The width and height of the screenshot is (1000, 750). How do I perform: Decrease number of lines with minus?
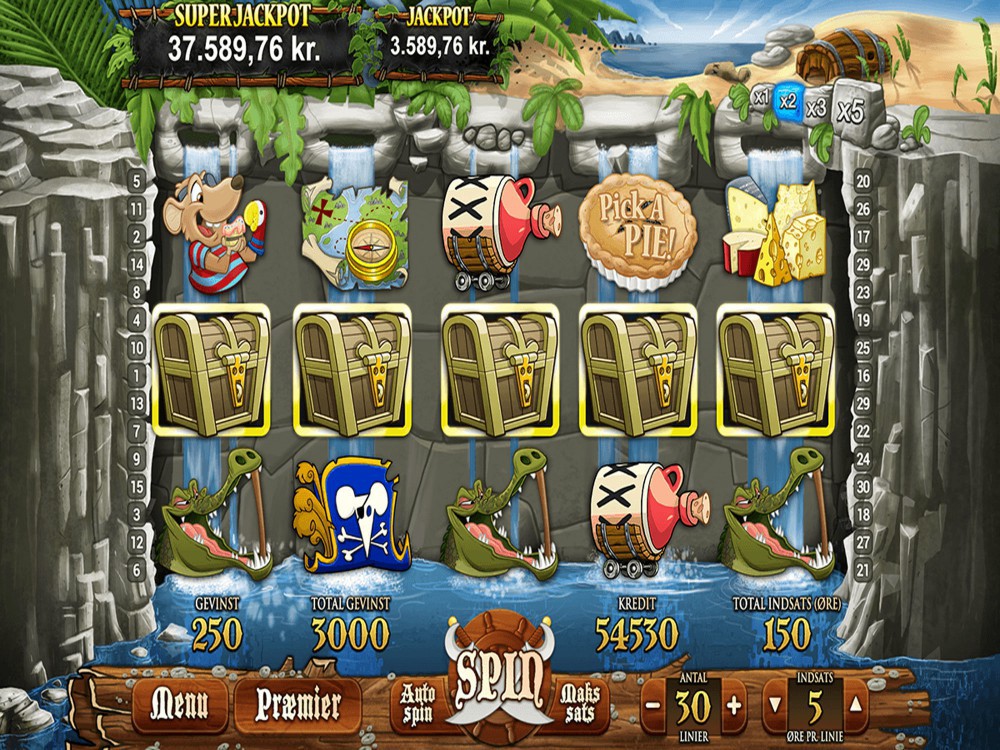click(653, 705)
